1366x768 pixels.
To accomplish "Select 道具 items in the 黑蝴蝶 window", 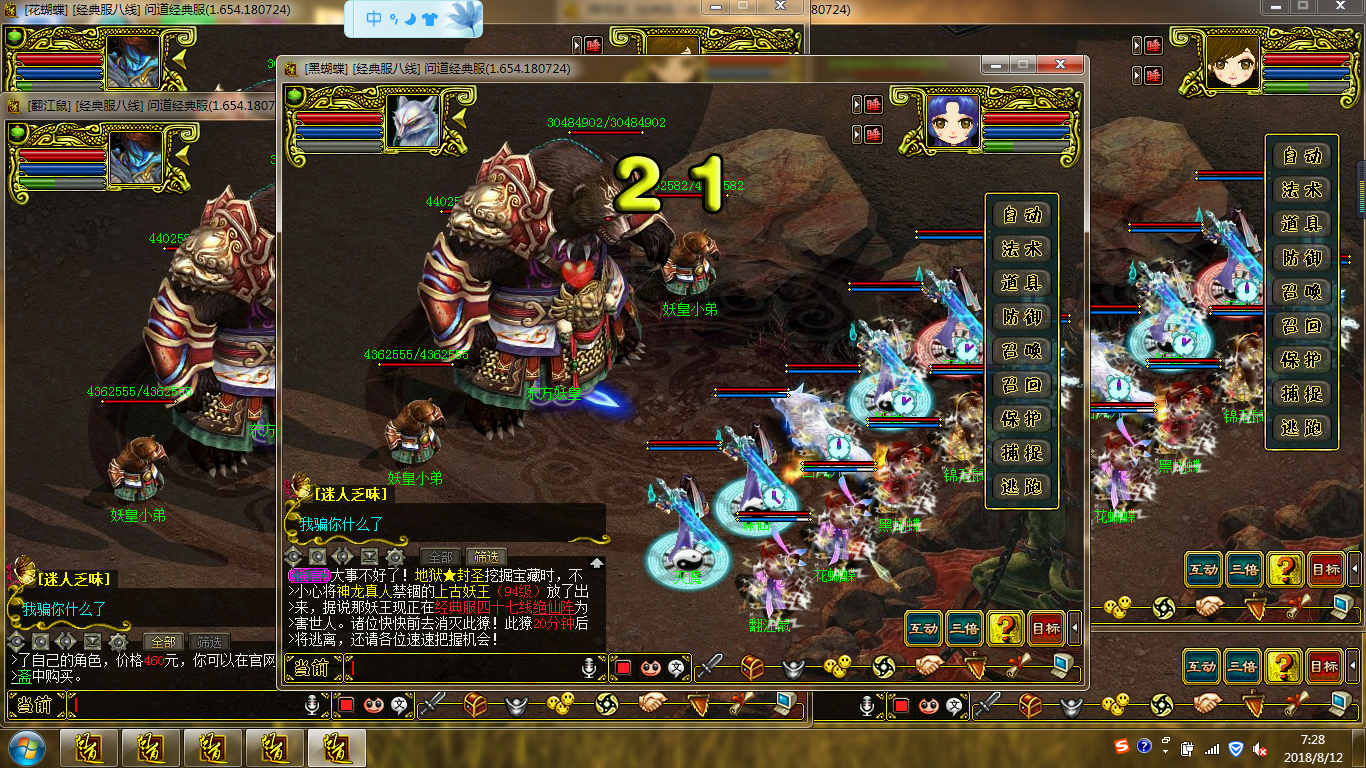I will point(1022,283).
